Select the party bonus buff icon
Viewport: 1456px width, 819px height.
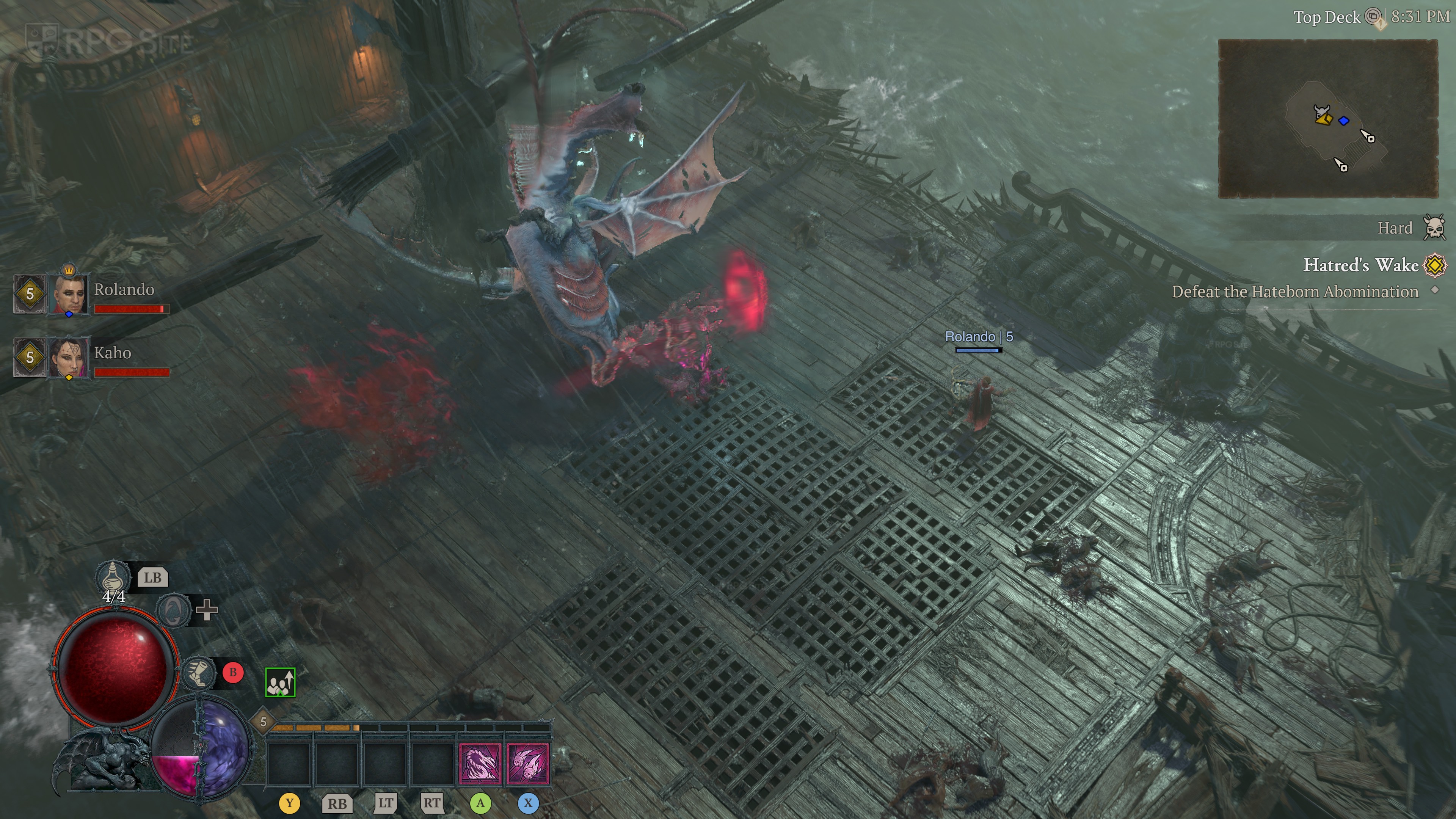[x=280, y=682]
